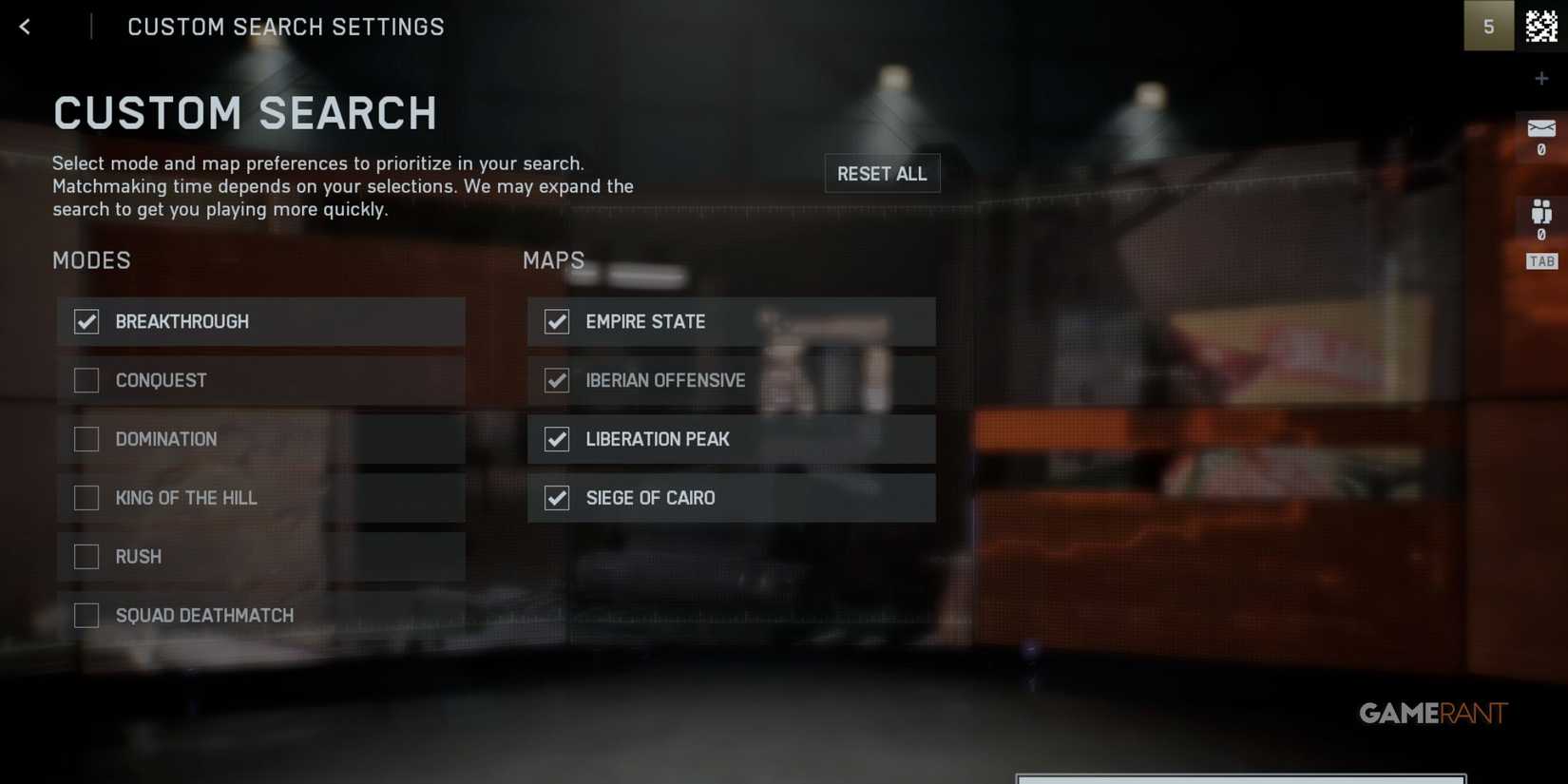Open your player profile QR code icon

pyautogui.click(x=1539, y=26)
